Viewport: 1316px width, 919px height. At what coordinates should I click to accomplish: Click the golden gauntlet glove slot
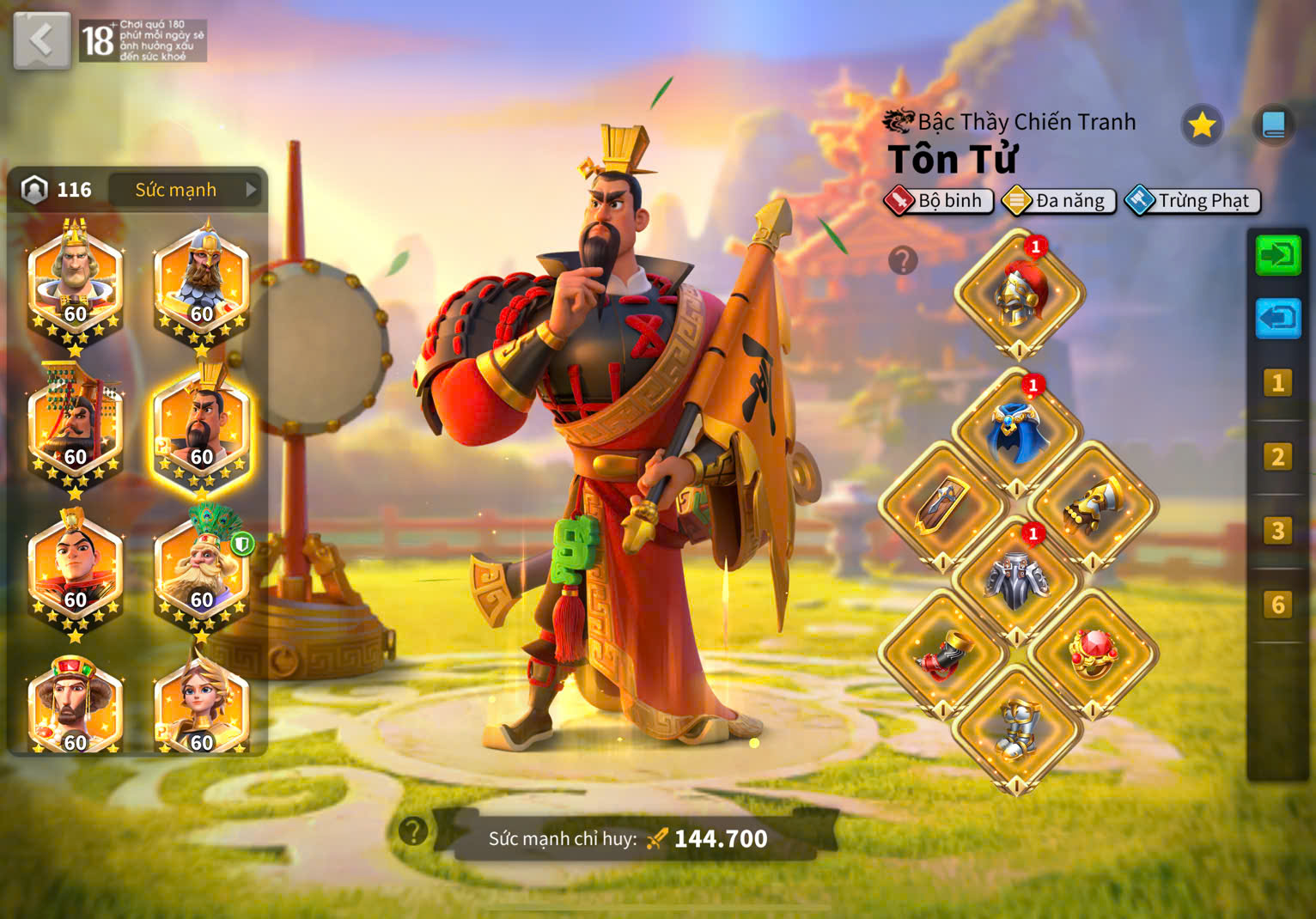click(1093, 507)
